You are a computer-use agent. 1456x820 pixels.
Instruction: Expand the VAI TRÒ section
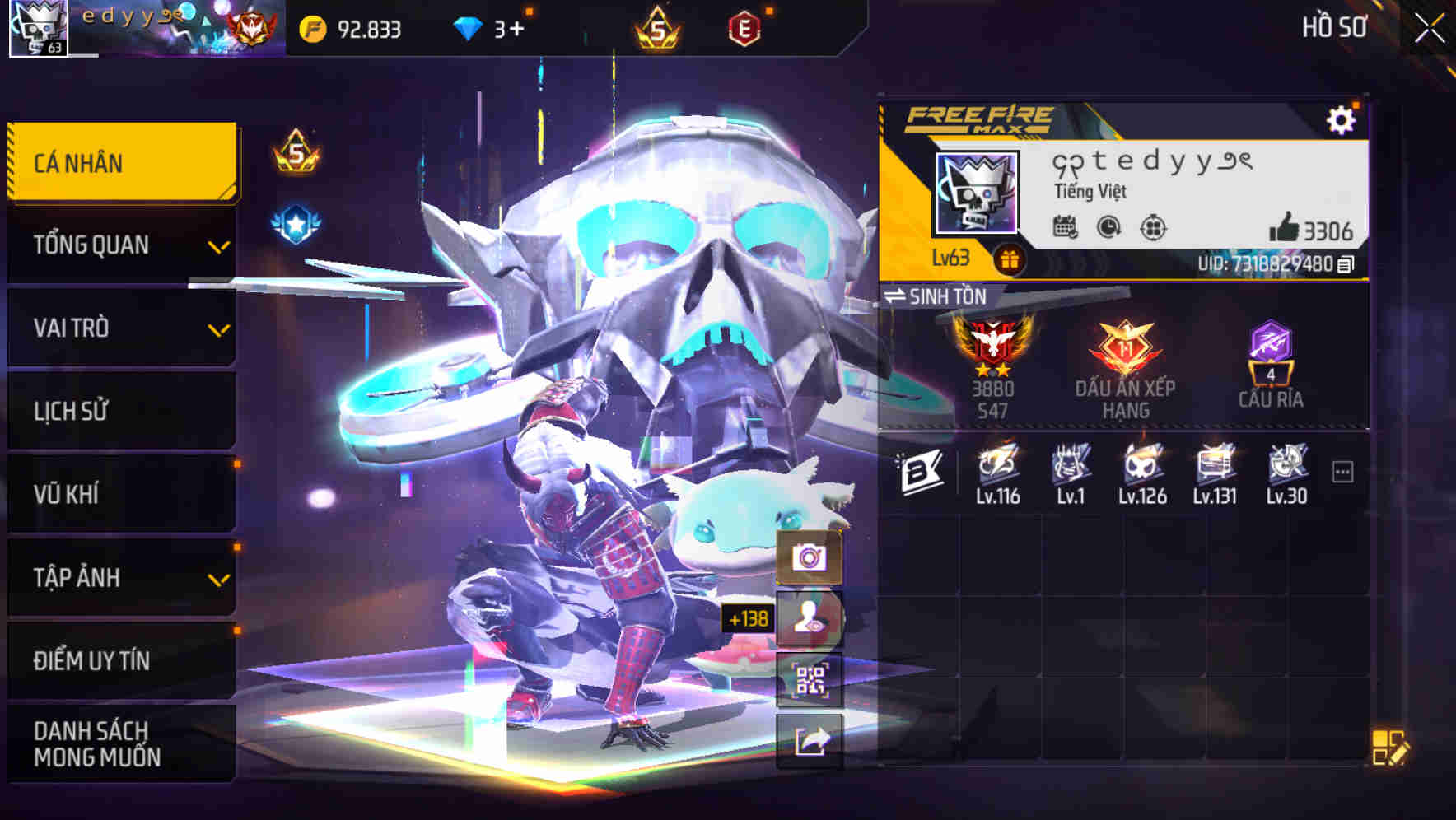[x=120, y=328]
